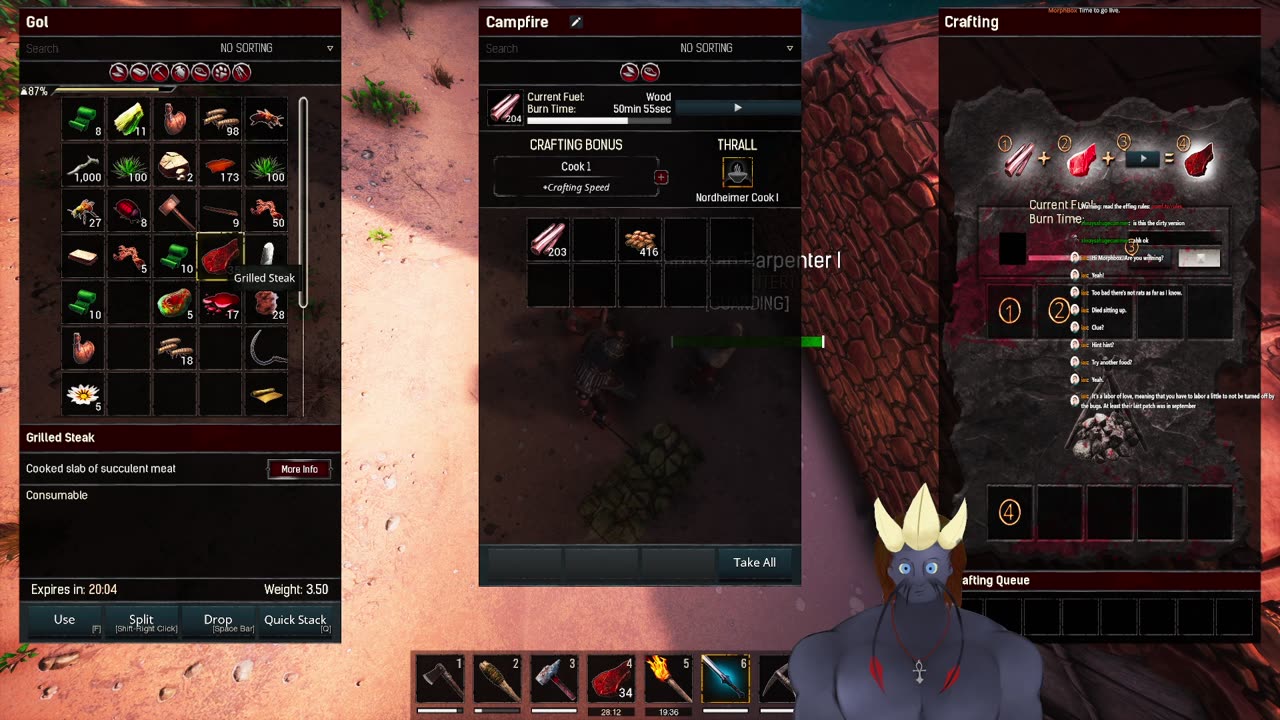Screen dimensions: 1280x720
Task: Select the Nordheimer Cook I thrall slot
Action: pyautogui.click(x=737, y=172)
